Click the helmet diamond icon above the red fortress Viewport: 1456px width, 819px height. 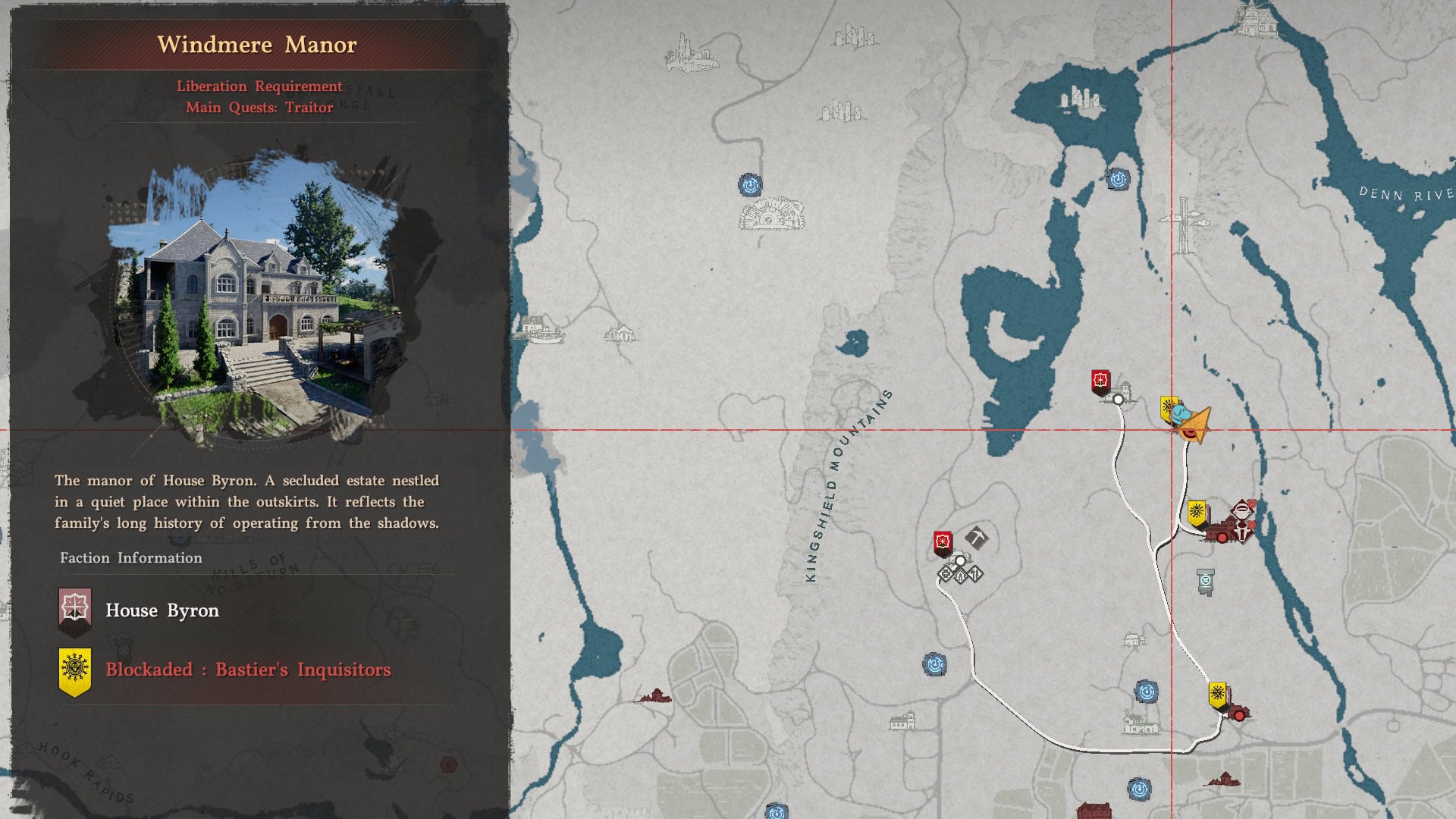1241,510
